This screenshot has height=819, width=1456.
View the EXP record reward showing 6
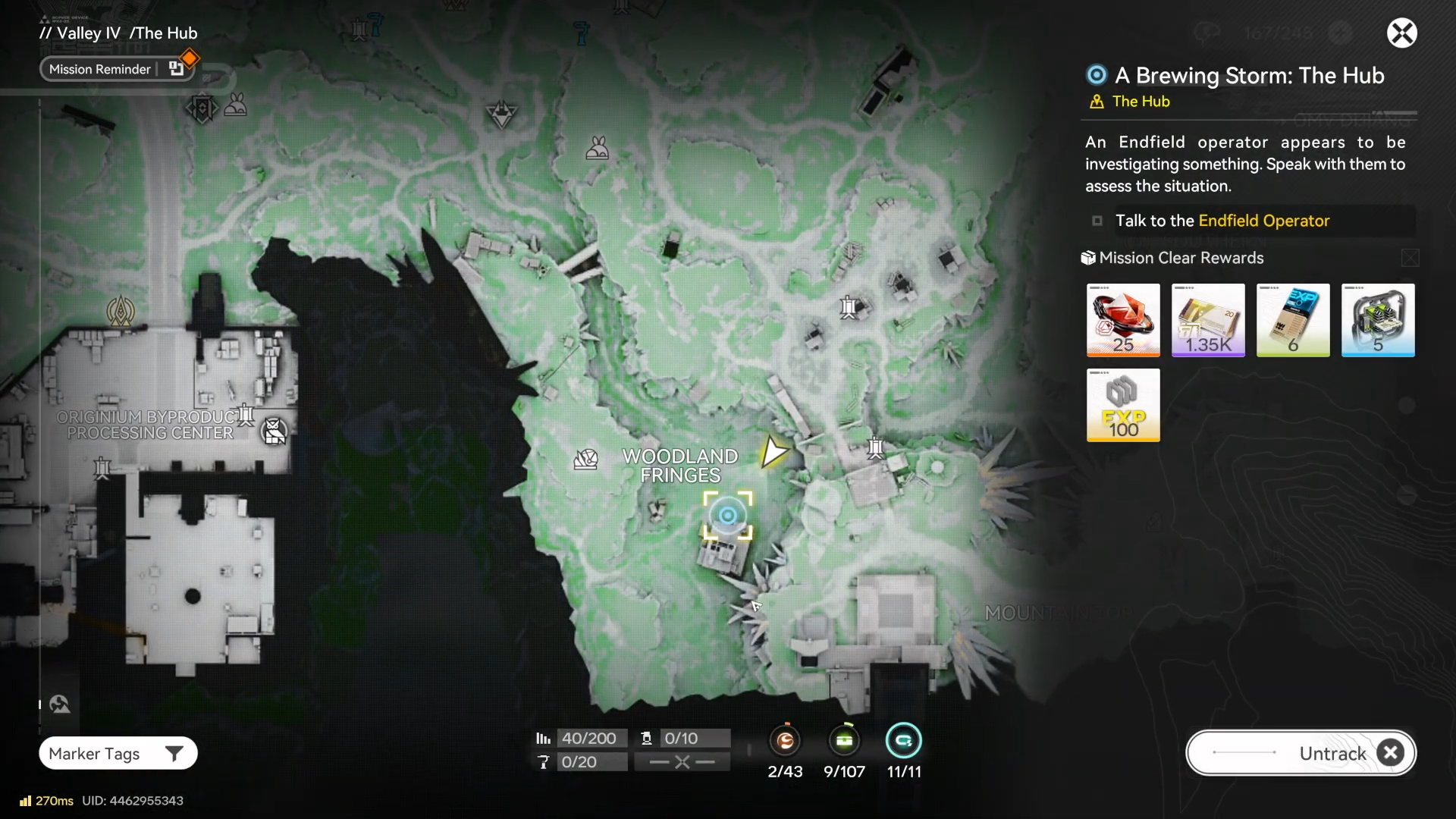coord(1293,320)
